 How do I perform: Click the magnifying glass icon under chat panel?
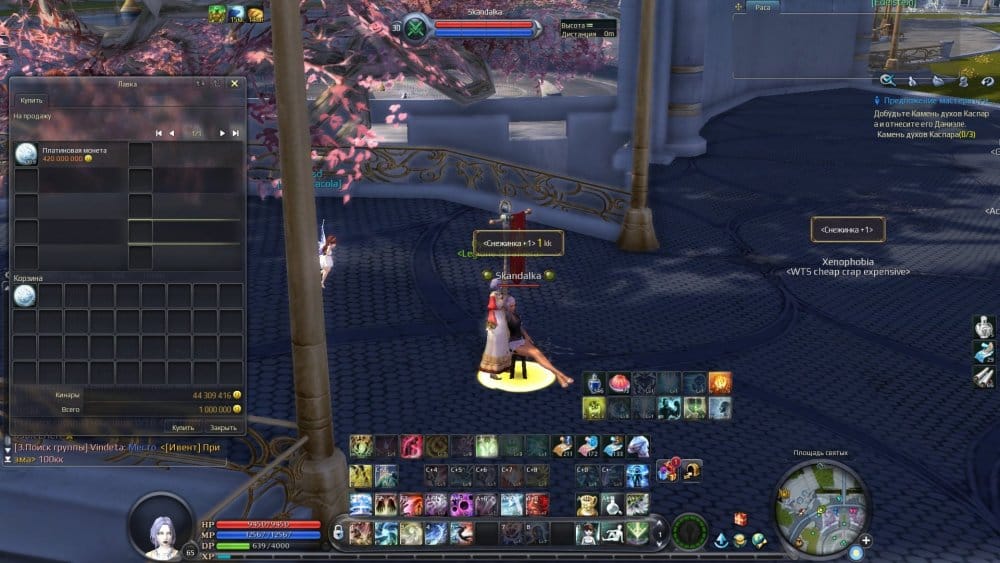click(888, 80)
